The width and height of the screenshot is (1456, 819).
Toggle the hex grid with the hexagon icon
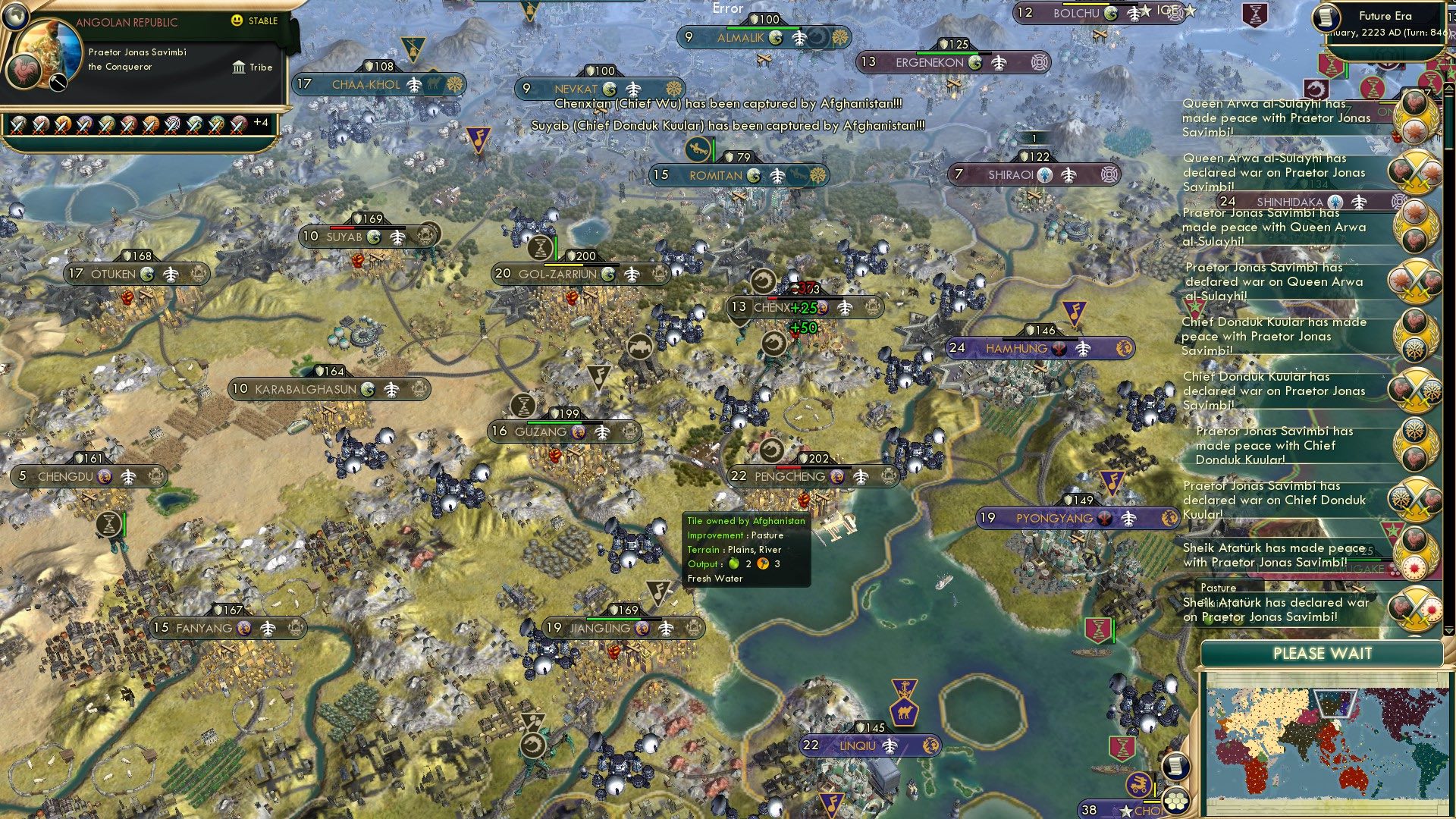[x=1175, y=802]
